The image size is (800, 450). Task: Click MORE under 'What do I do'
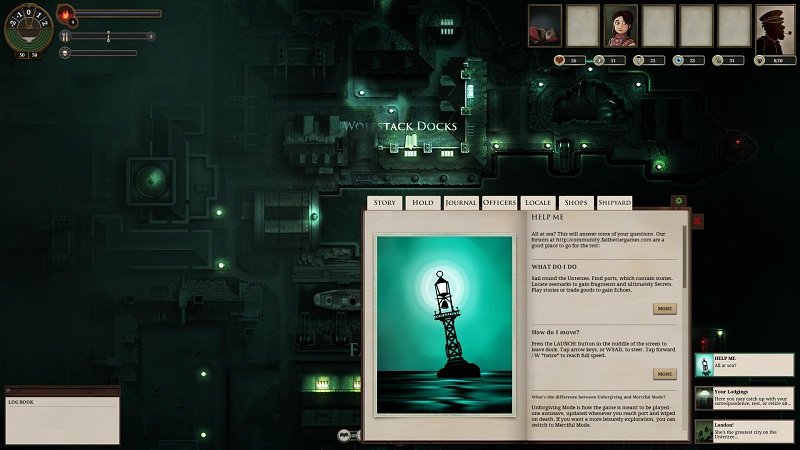pyautogui.click(x=664, y=309)
